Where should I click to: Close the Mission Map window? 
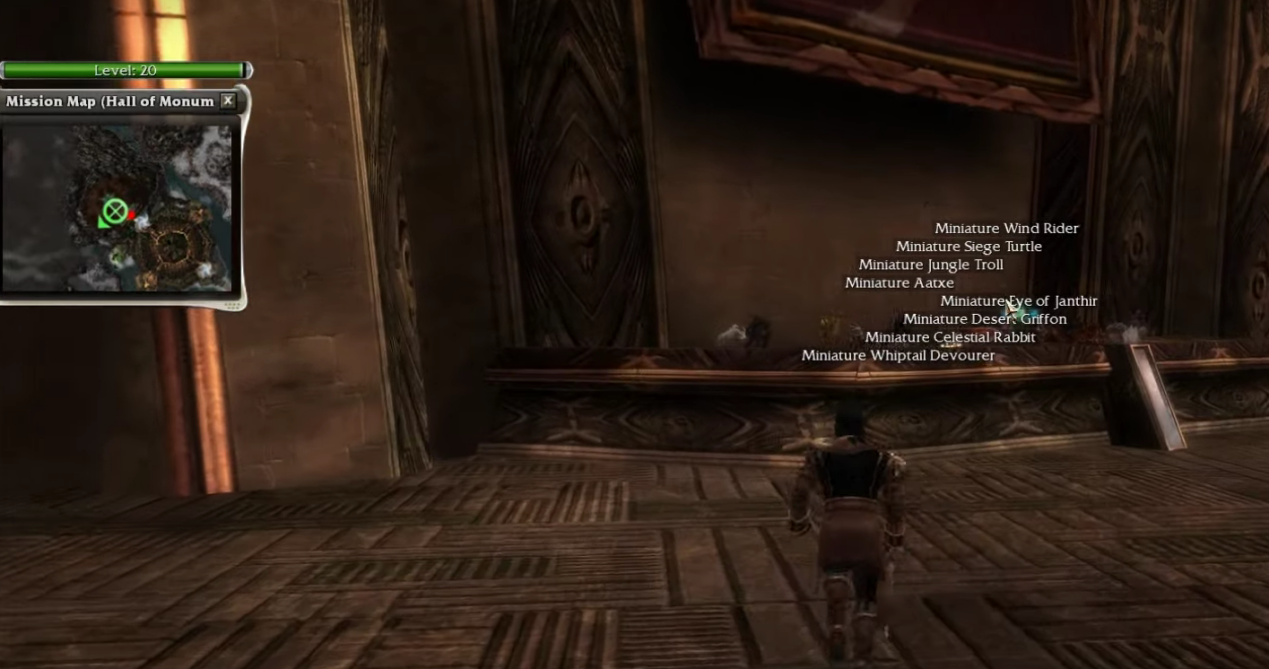tap(228, 101)
